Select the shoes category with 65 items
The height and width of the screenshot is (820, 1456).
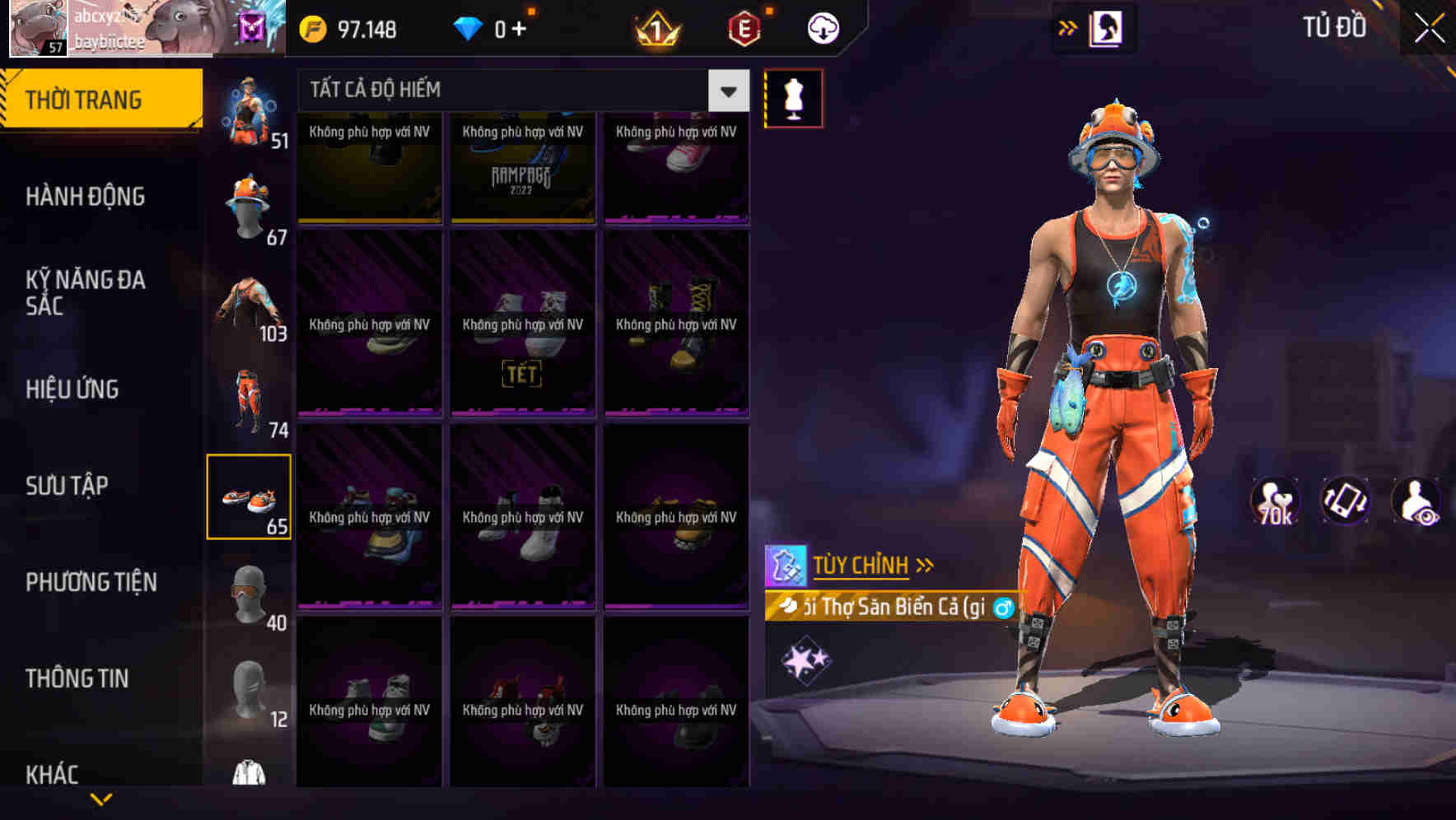250,496
